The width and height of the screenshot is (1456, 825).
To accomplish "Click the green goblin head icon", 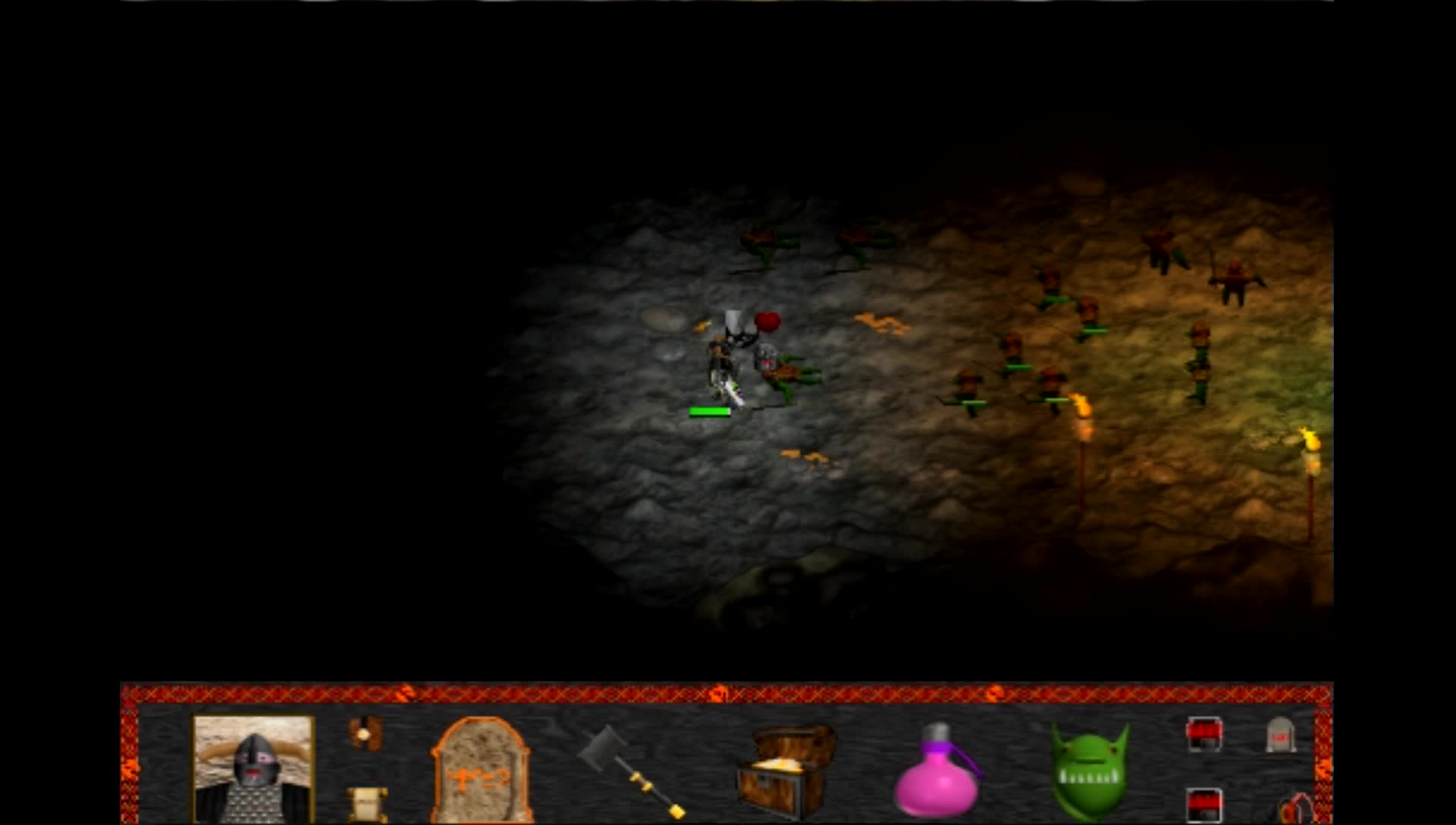I will coord(1090,770).
